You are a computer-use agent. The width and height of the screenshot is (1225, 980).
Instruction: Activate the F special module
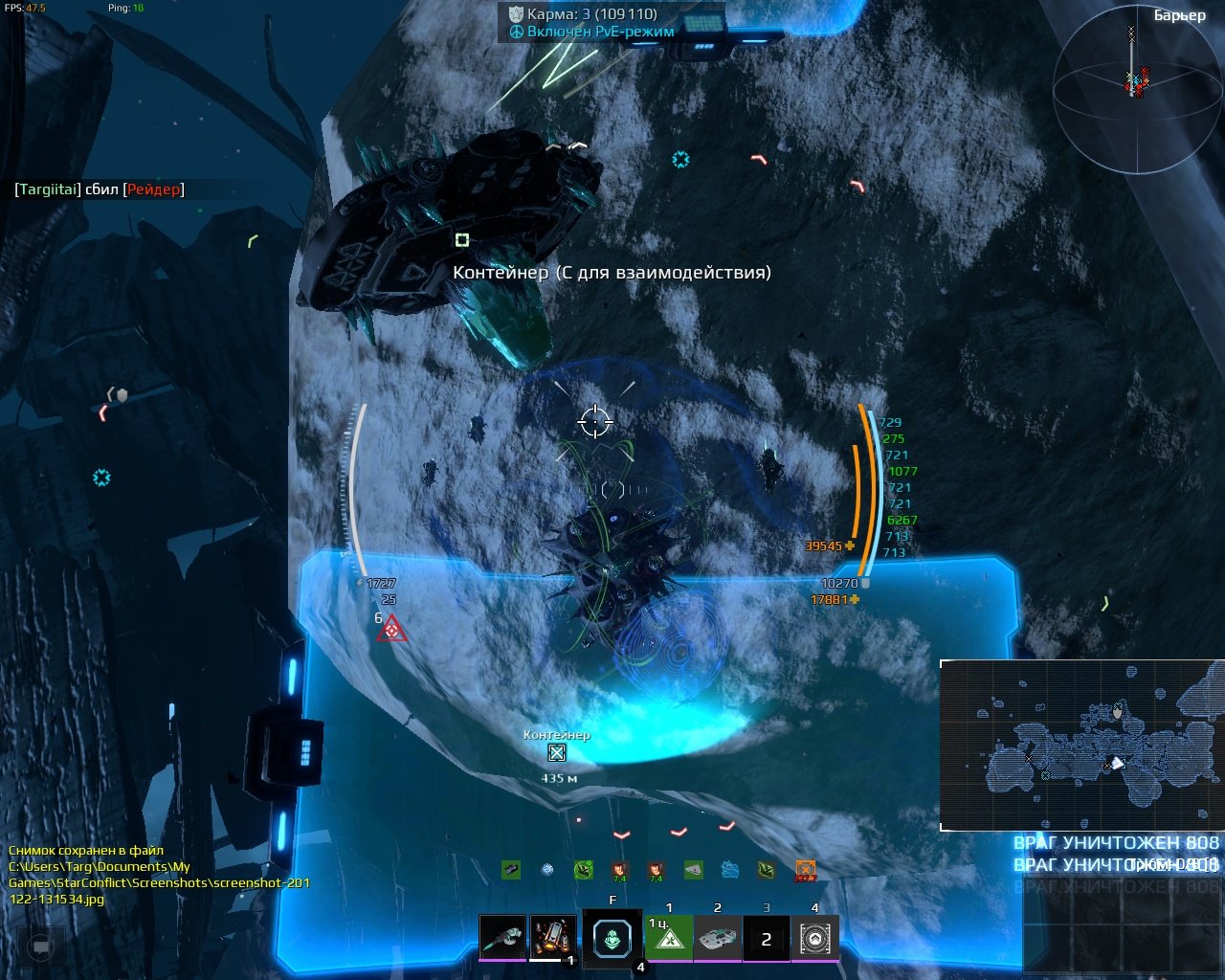(612, 939)
